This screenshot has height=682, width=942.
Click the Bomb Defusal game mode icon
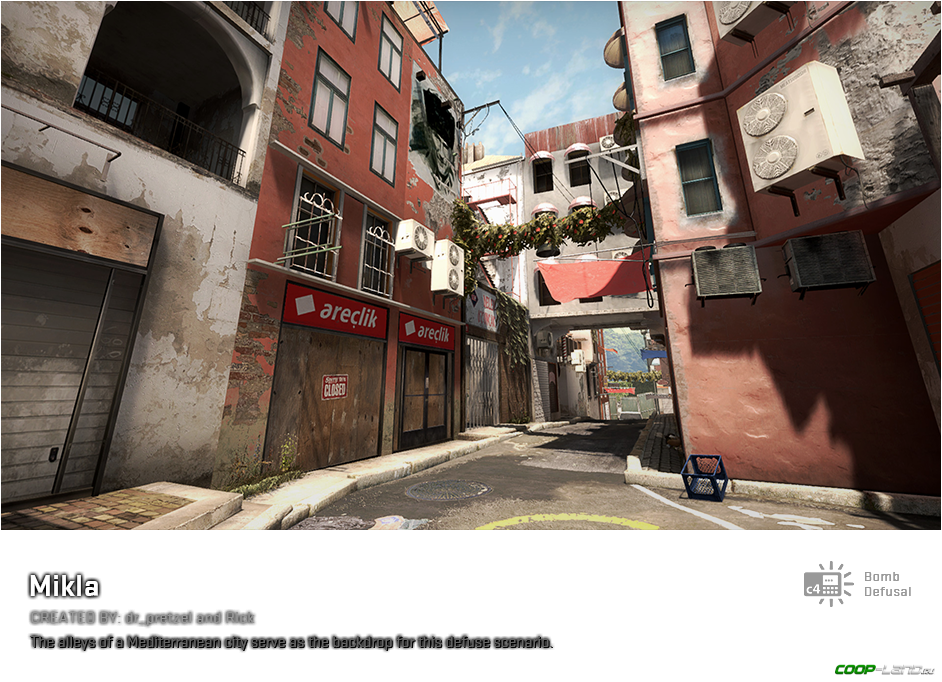pos(829,585)
